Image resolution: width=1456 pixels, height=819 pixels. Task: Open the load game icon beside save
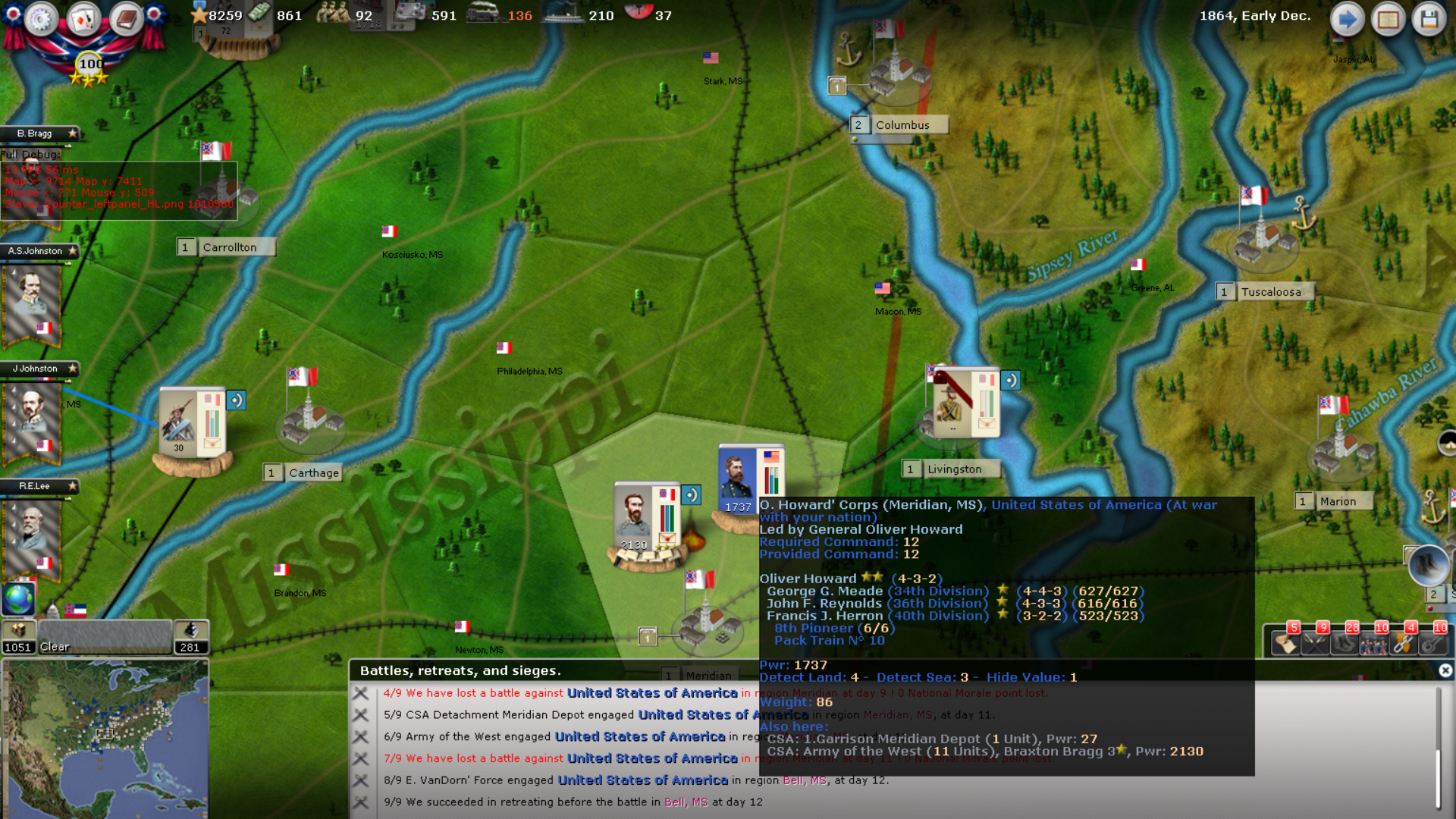[x=1389, y=19]
